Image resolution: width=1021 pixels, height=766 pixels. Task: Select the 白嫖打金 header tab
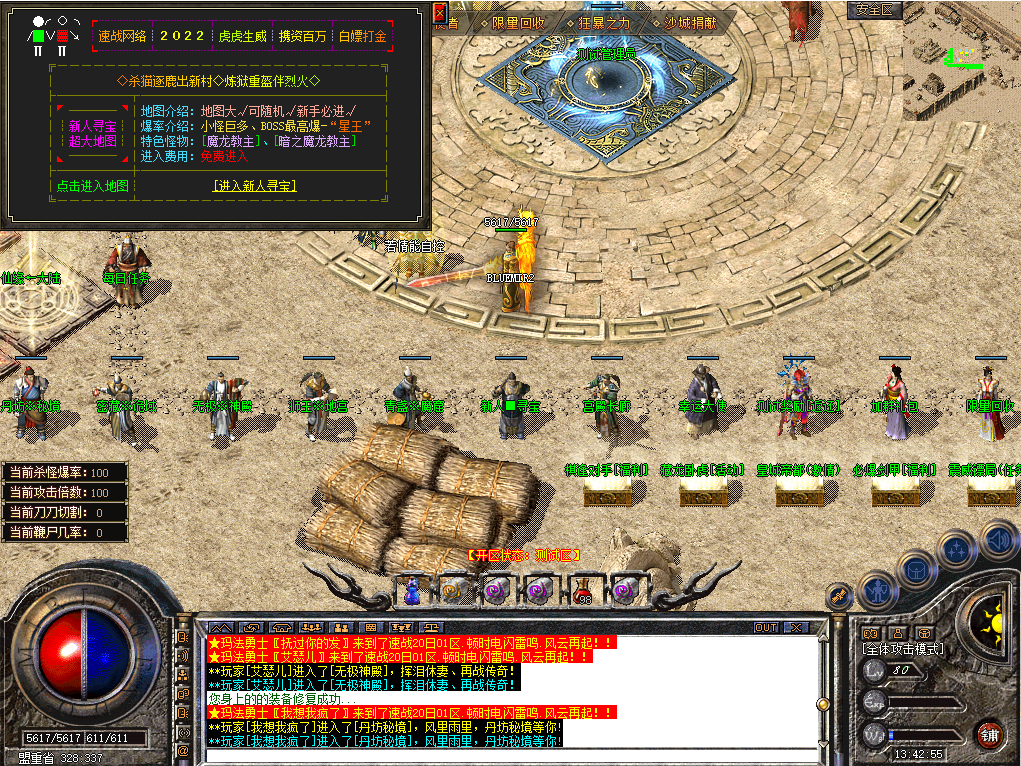[x=362, y=36]
